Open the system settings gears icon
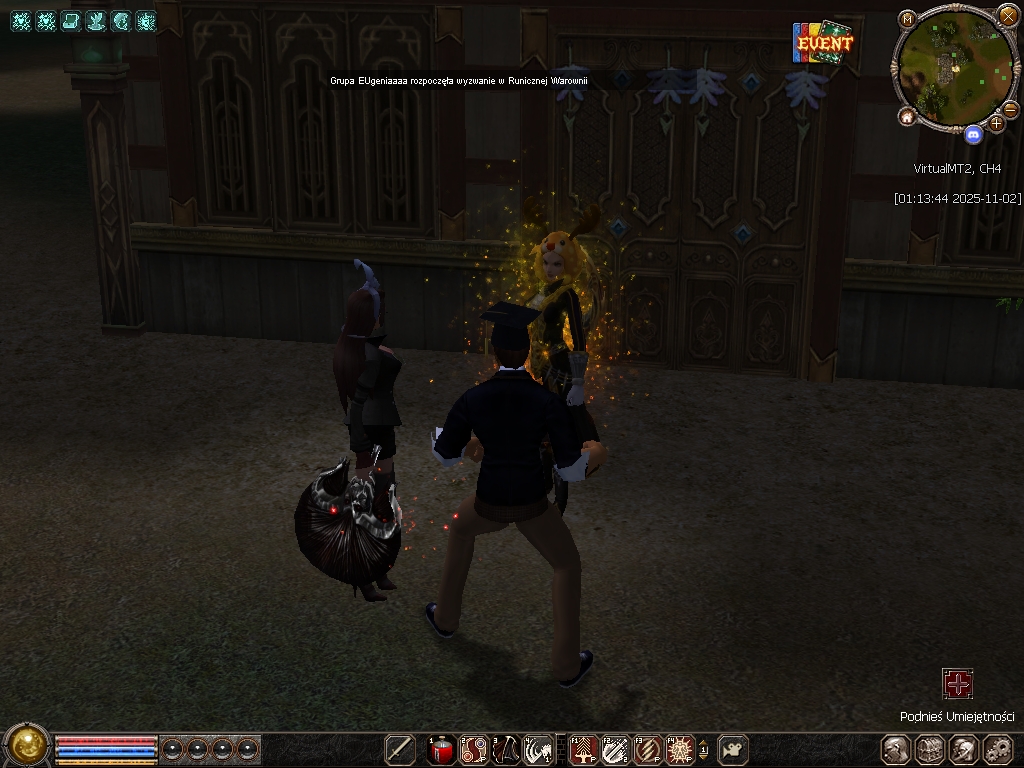The width and height of the screenshot is (1024, 768). [998, 749]
